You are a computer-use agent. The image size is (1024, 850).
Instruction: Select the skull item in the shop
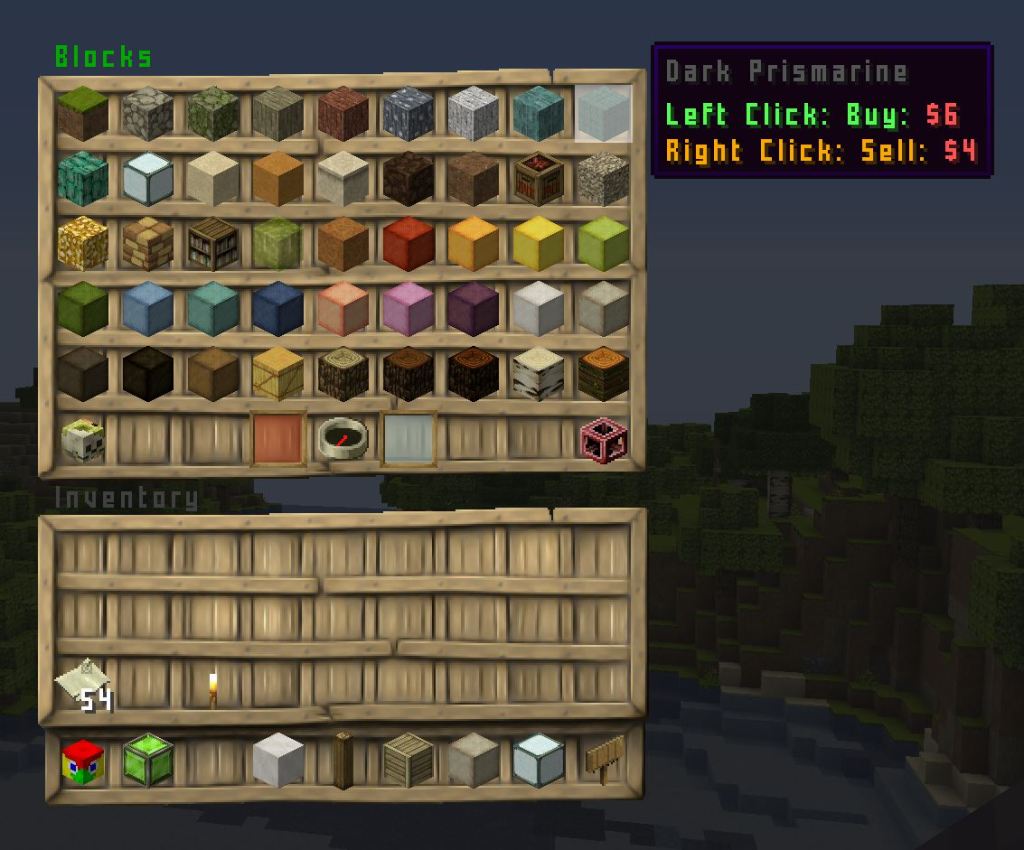[83, 439]
